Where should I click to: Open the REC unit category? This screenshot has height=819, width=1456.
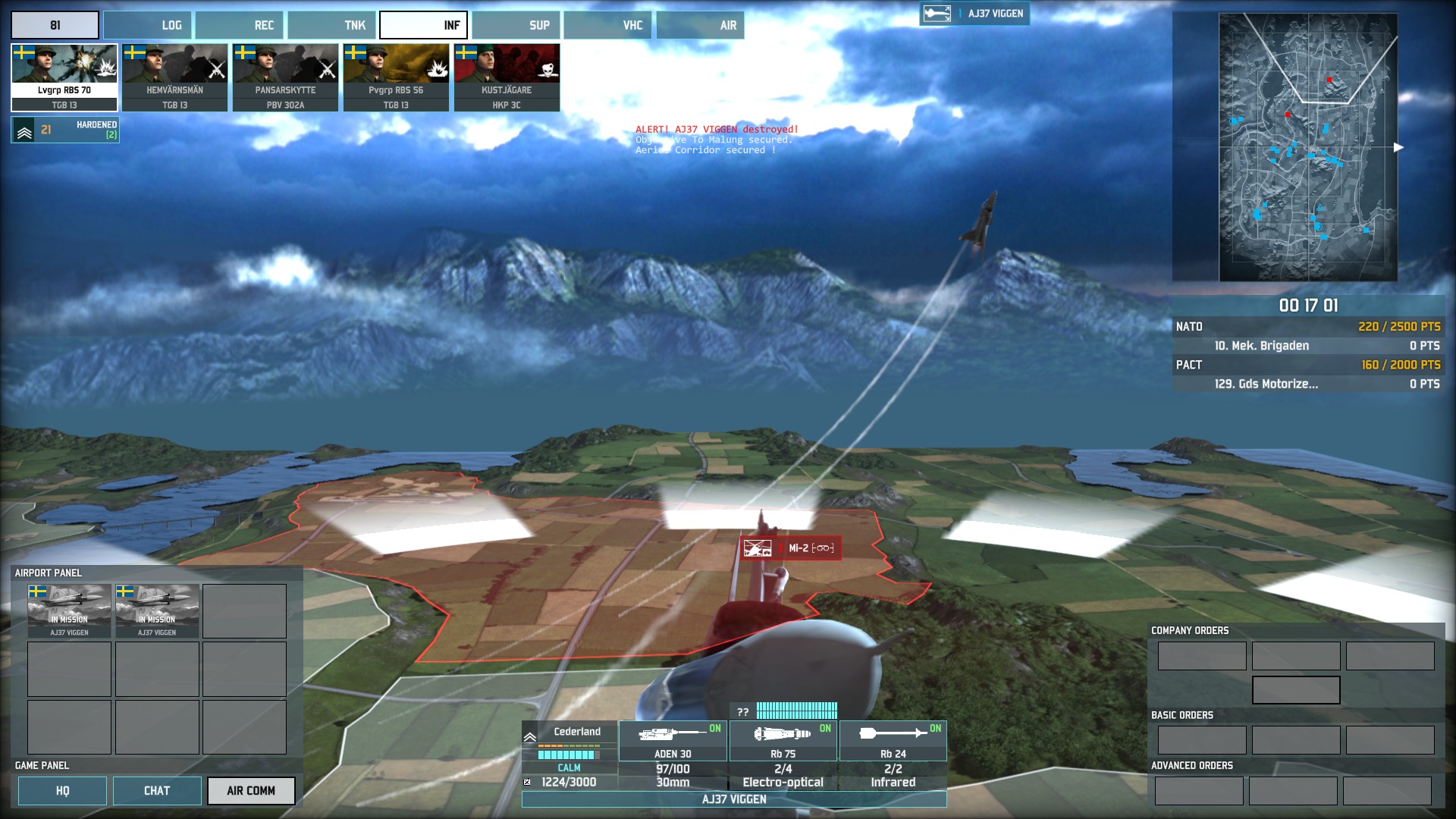[x=240, y=25]
